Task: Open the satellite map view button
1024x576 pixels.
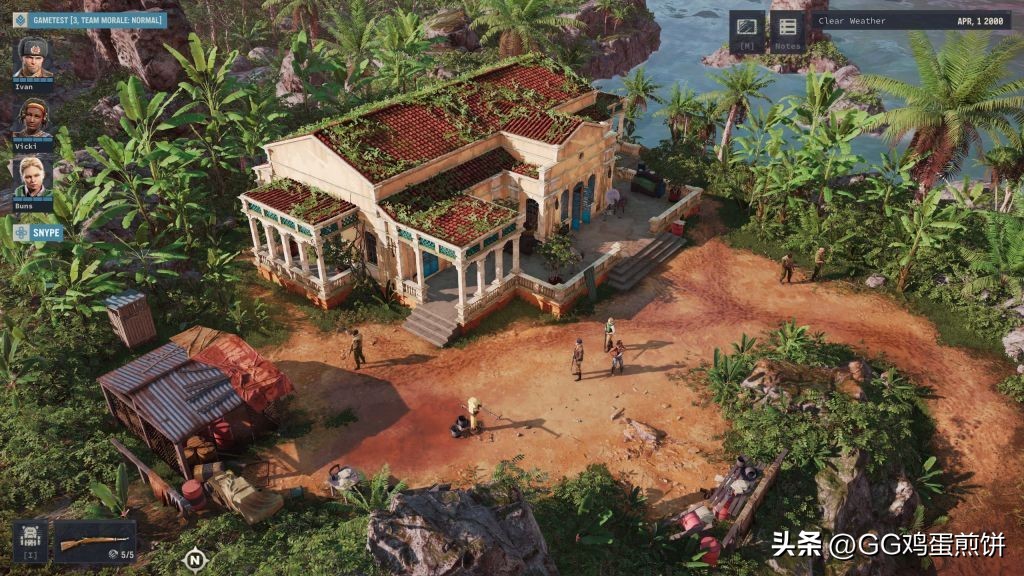Action: (746, 30)
